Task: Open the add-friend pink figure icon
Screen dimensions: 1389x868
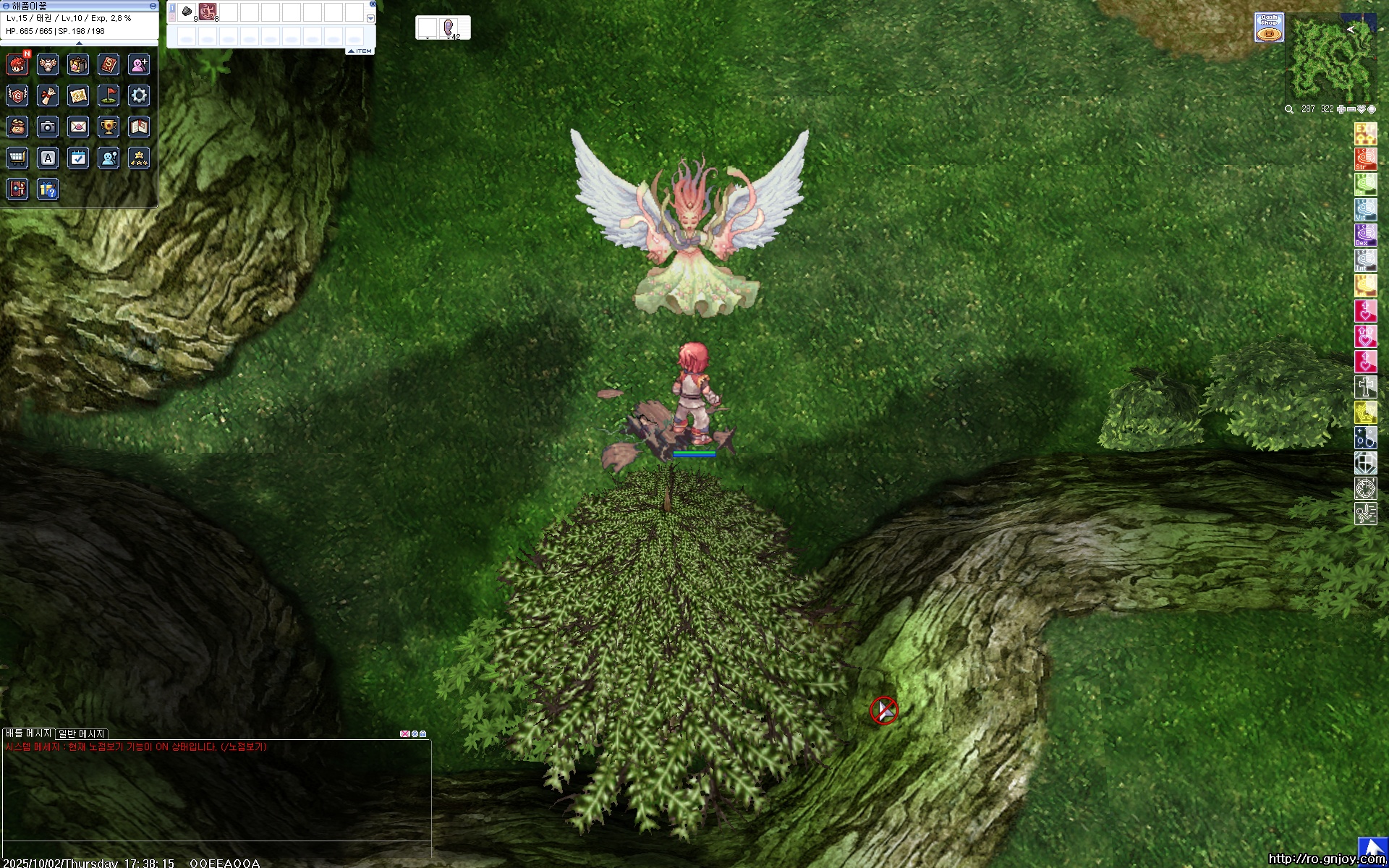Action: click(x=139, y=65)
